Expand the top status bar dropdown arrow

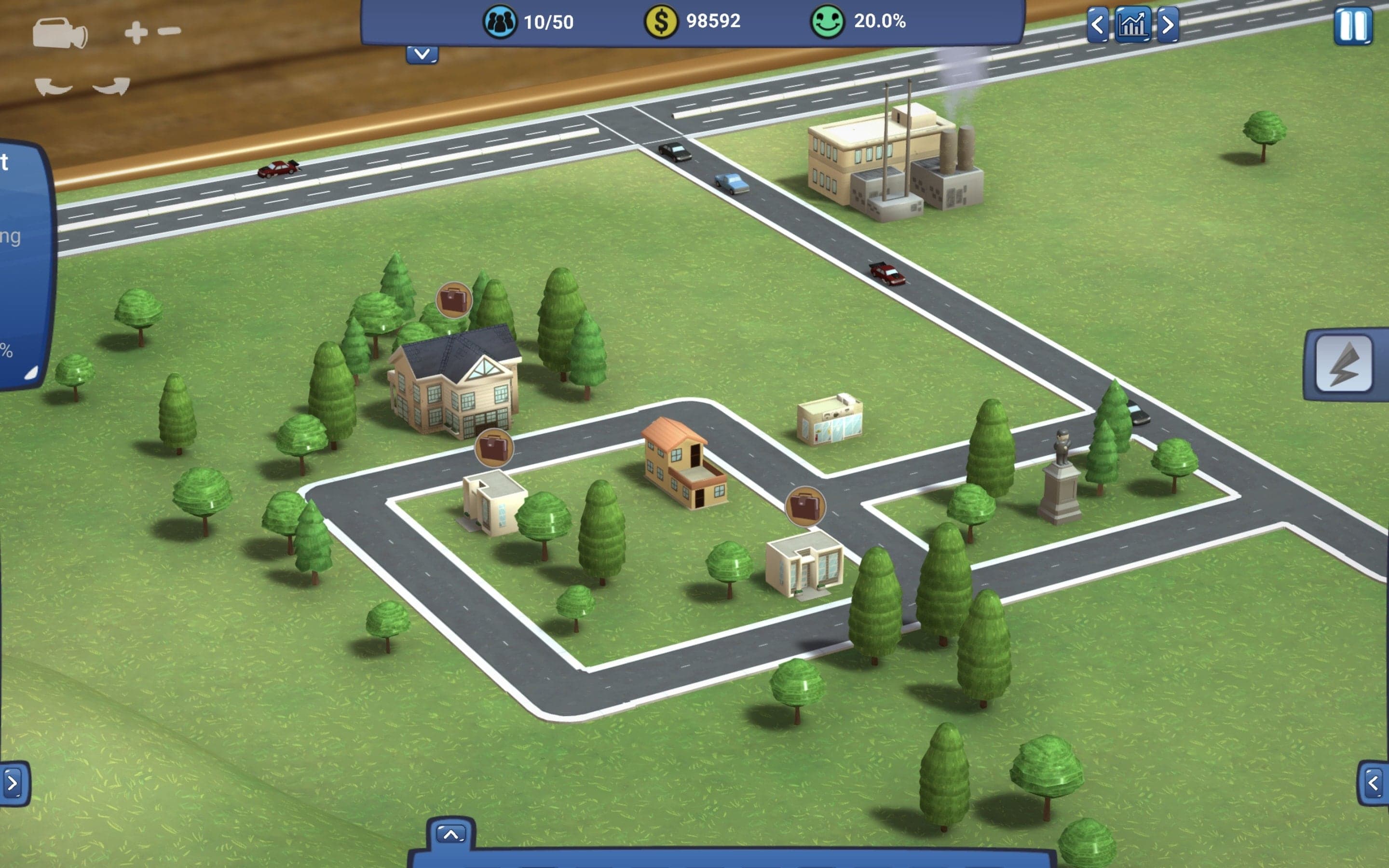(422, 54)
